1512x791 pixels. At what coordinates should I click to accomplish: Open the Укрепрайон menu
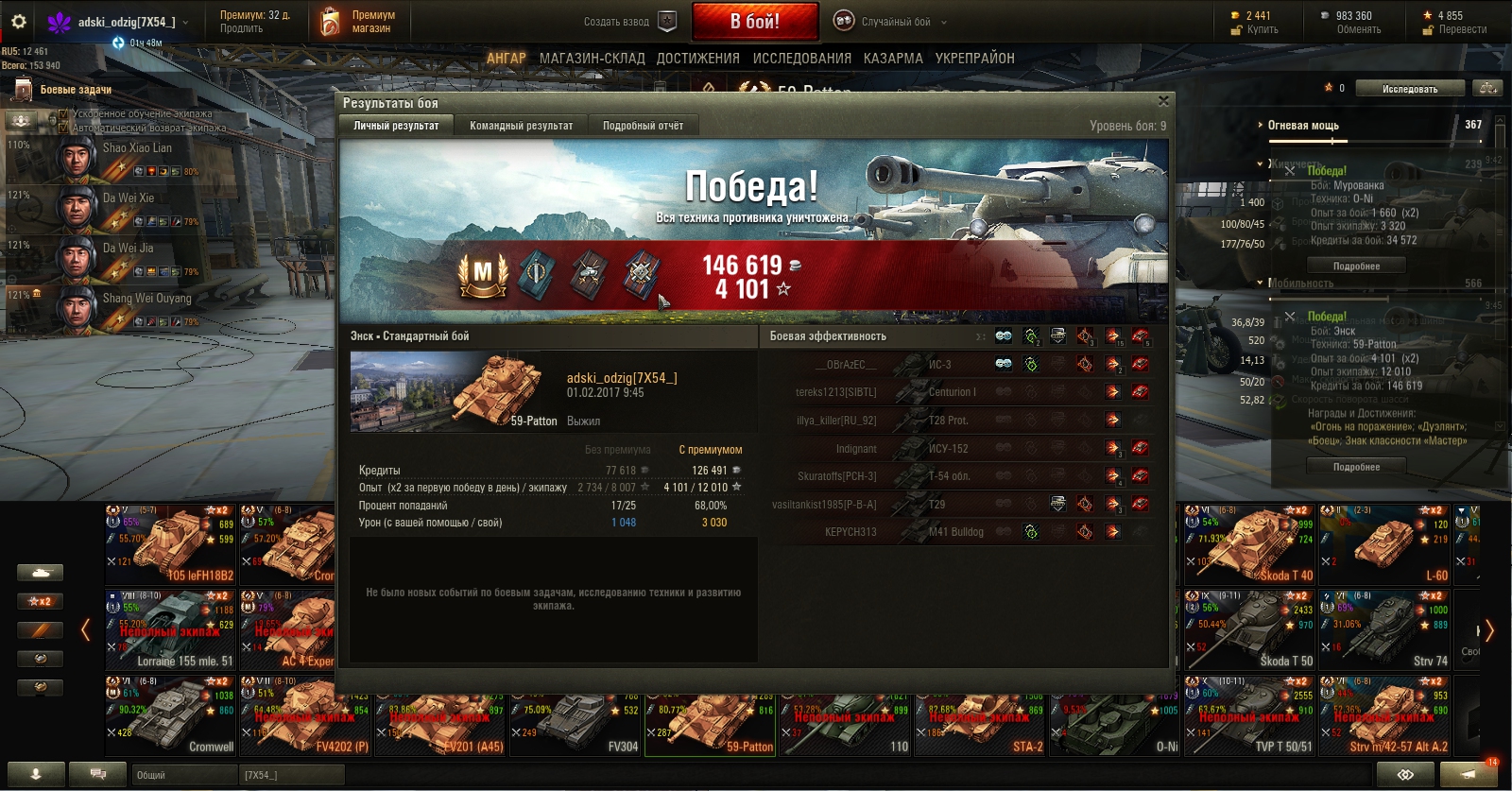click(974, 59)
